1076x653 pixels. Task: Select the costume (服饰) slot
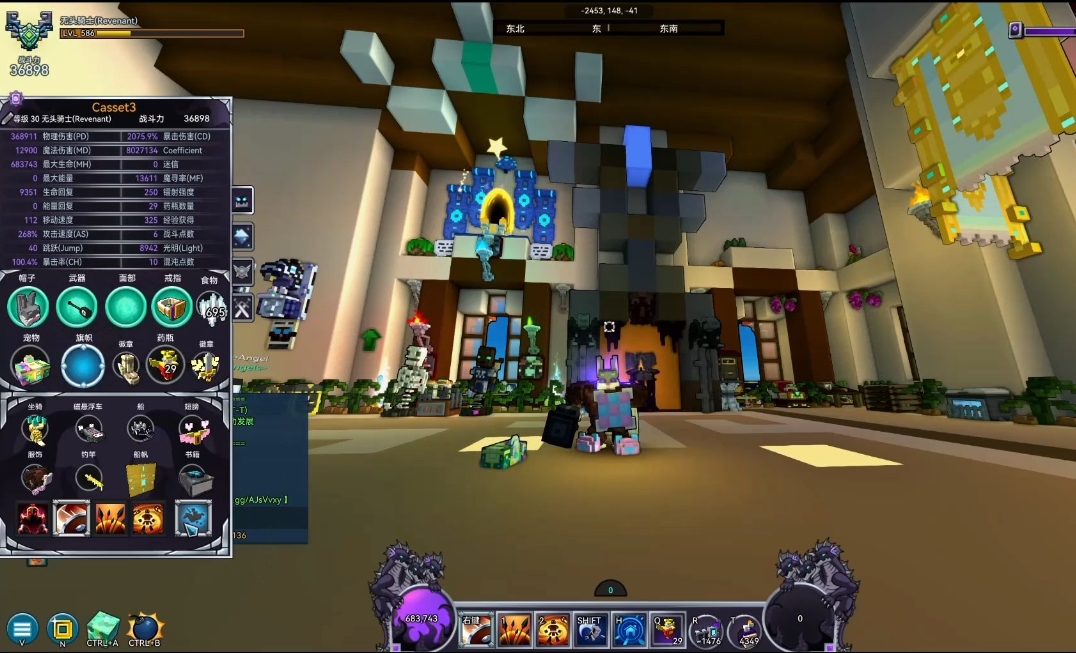click(36, 479)
